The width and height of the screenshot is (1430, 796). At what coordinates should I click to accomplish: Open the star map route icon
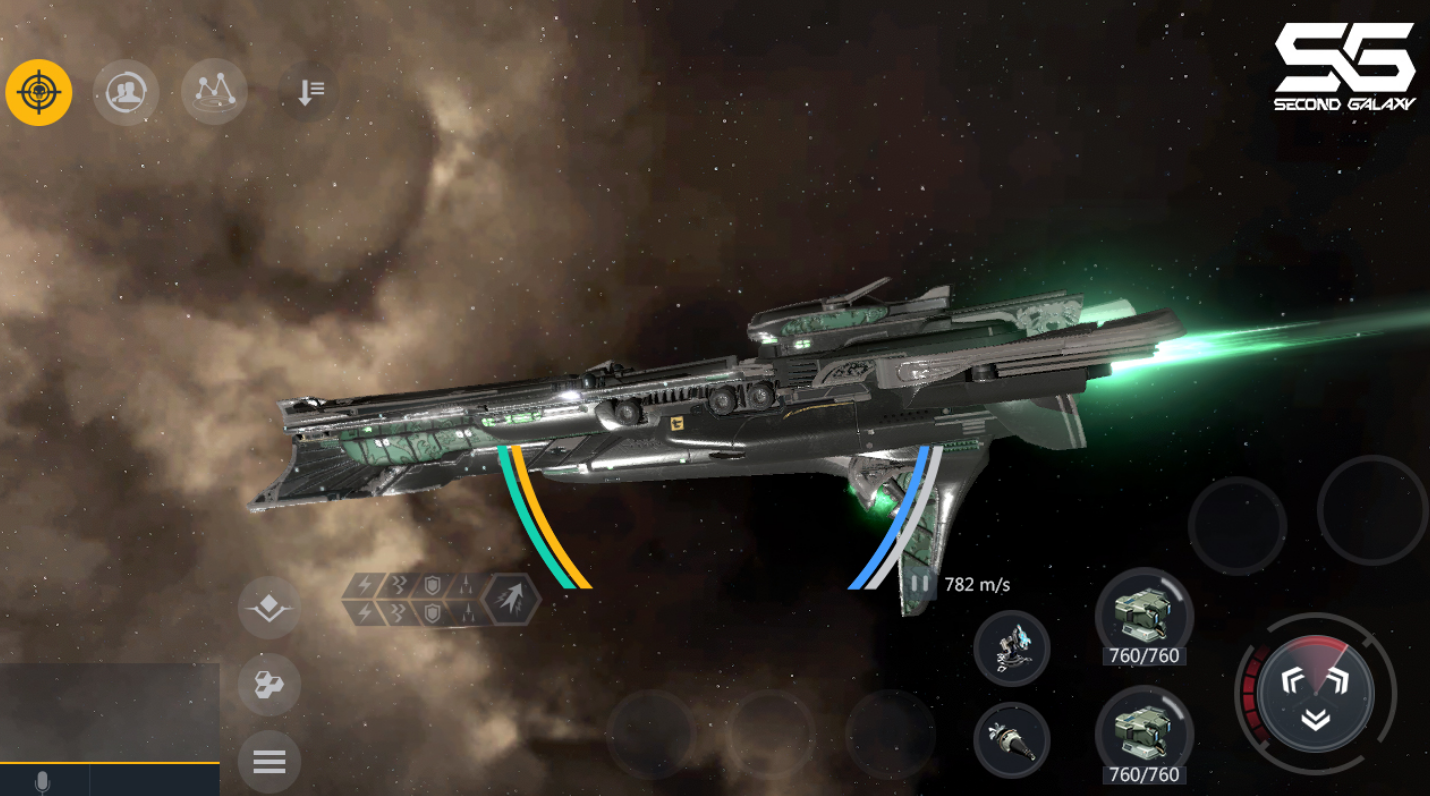pyautogui.click(x=214, y=92)
